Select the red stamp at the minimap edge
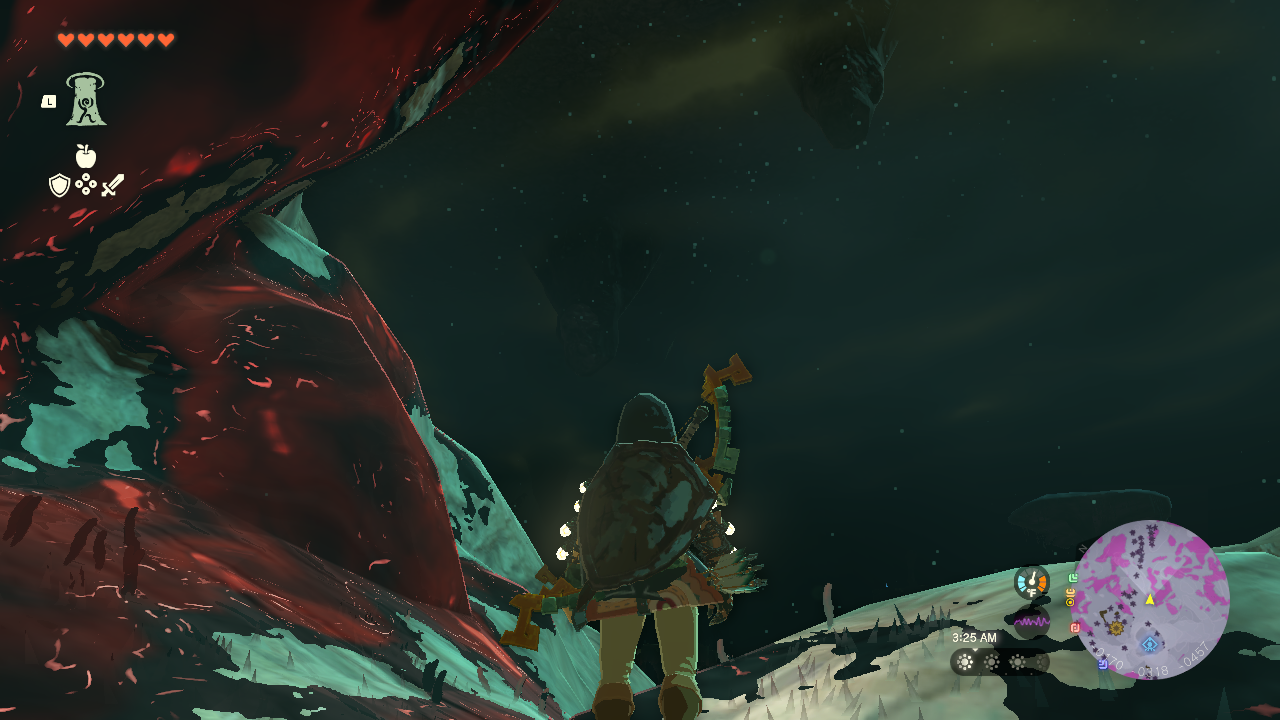 pos(1075,628)
